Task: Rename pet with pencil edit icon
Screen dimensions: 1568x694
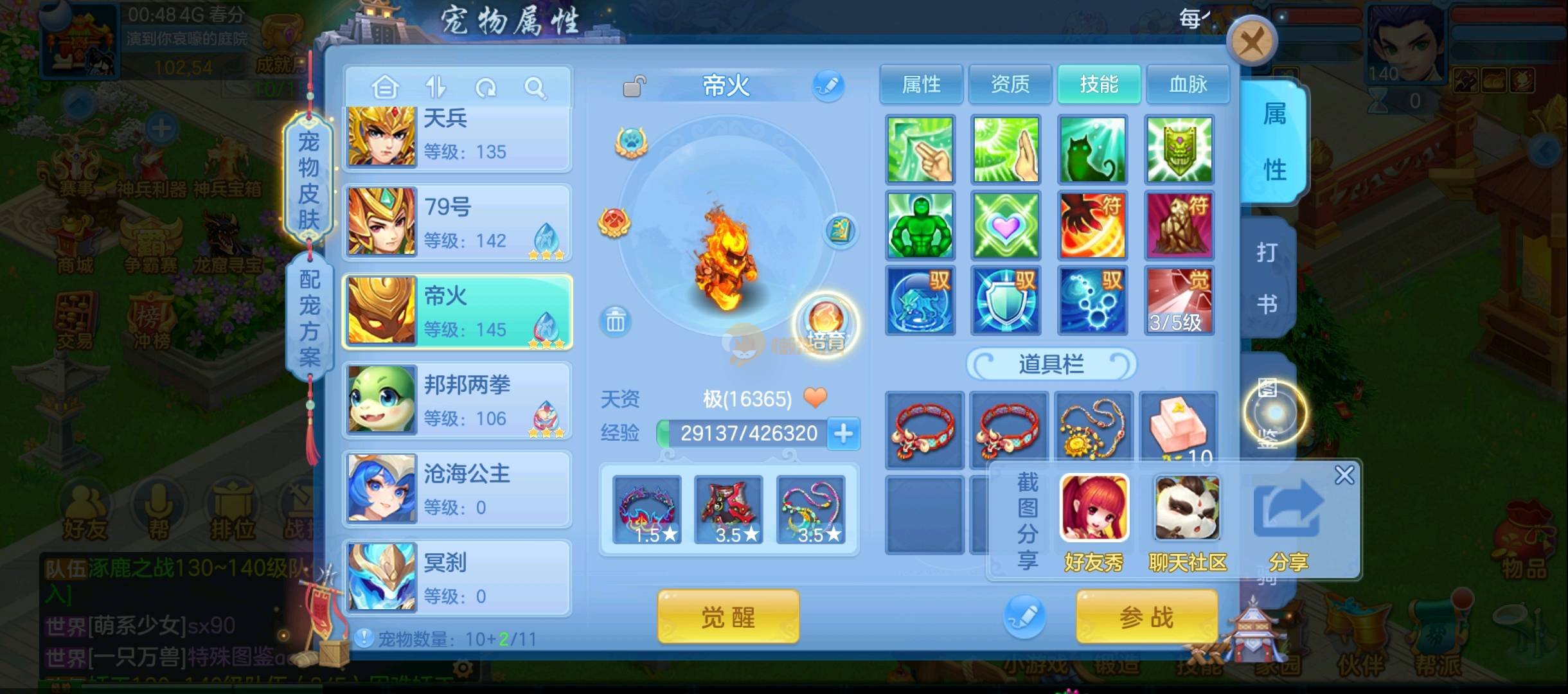Action: pos(828,85)
